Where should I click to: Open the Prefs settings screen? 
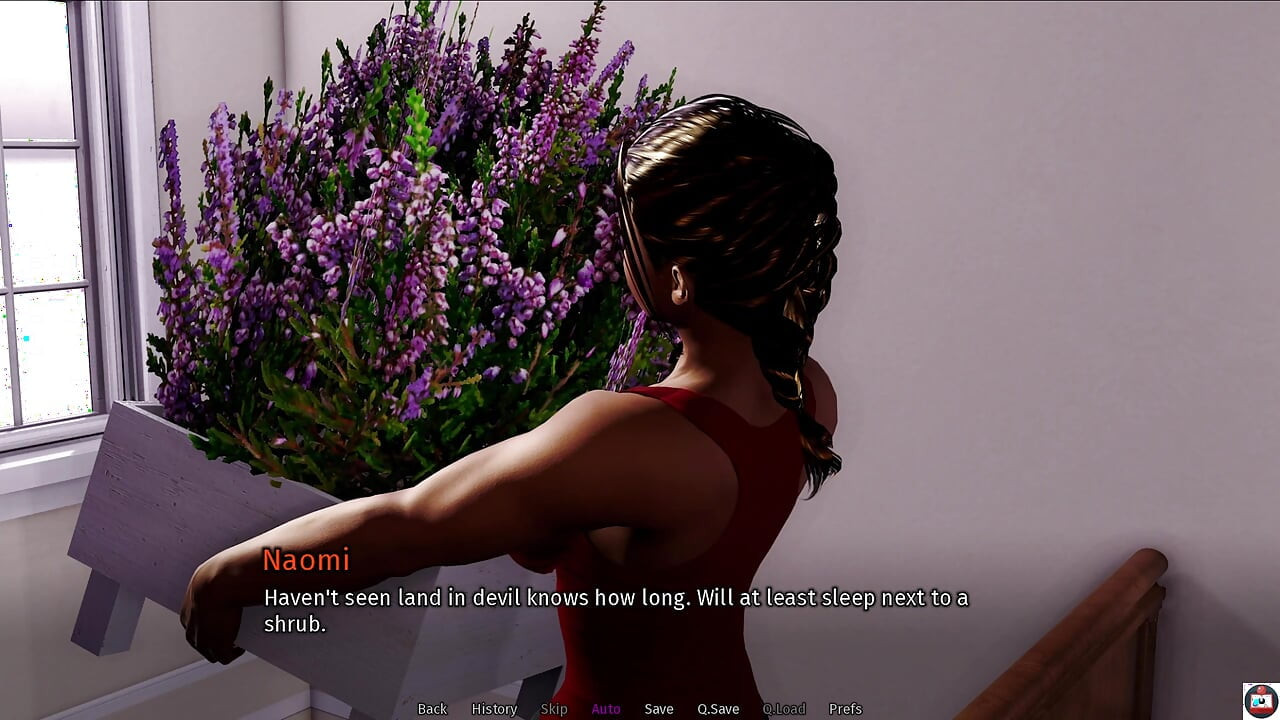pos(845,709)
